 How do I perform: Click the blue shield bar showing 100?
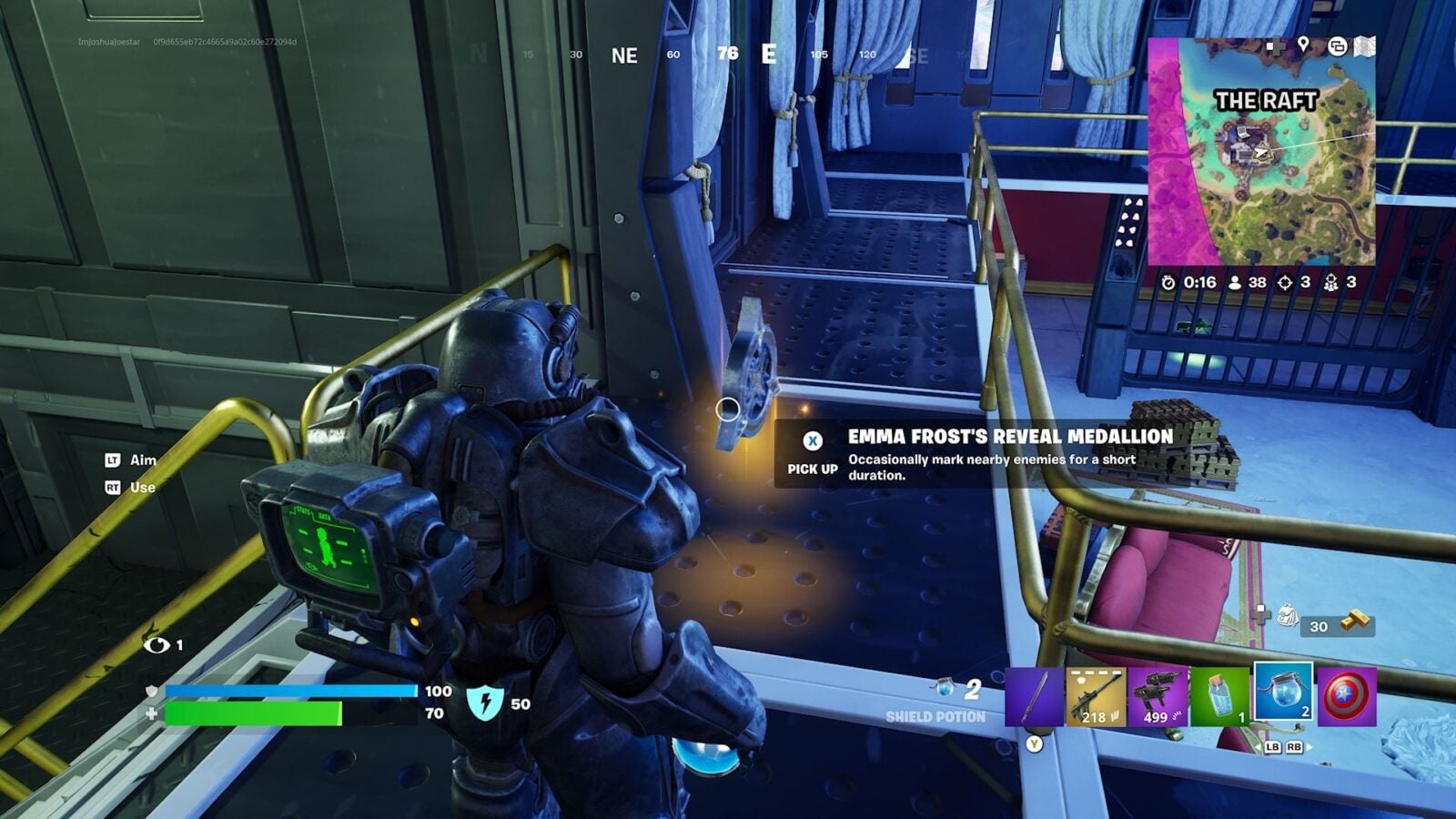pos(291,691)
